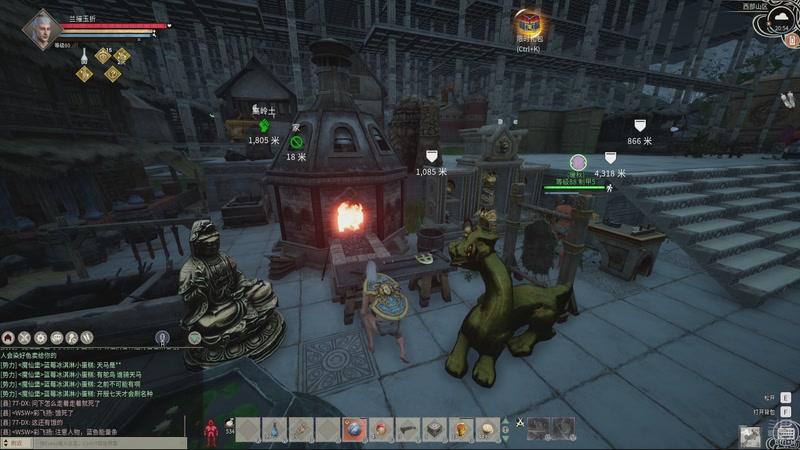The height and width of the screenshot is (450, 800).
Task: Open the nearby channel selector dropdown
Action: tap(19, 441)
